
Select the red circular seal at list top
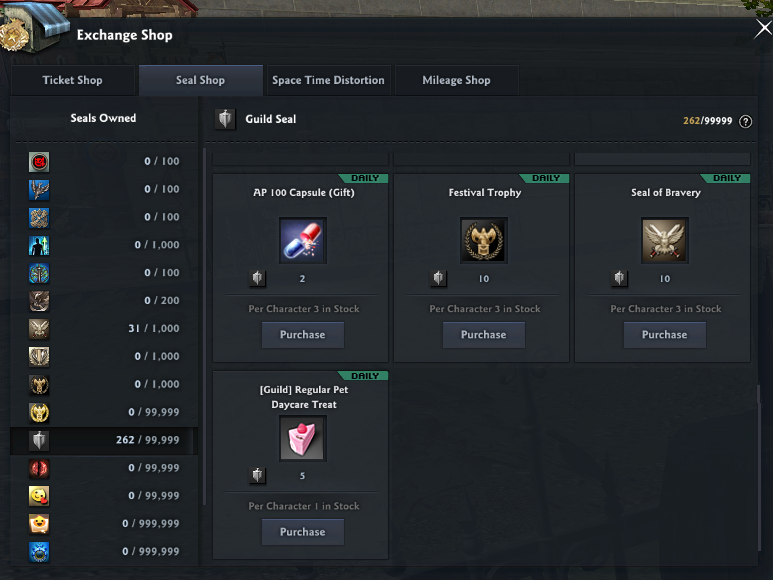click(104, 161)
